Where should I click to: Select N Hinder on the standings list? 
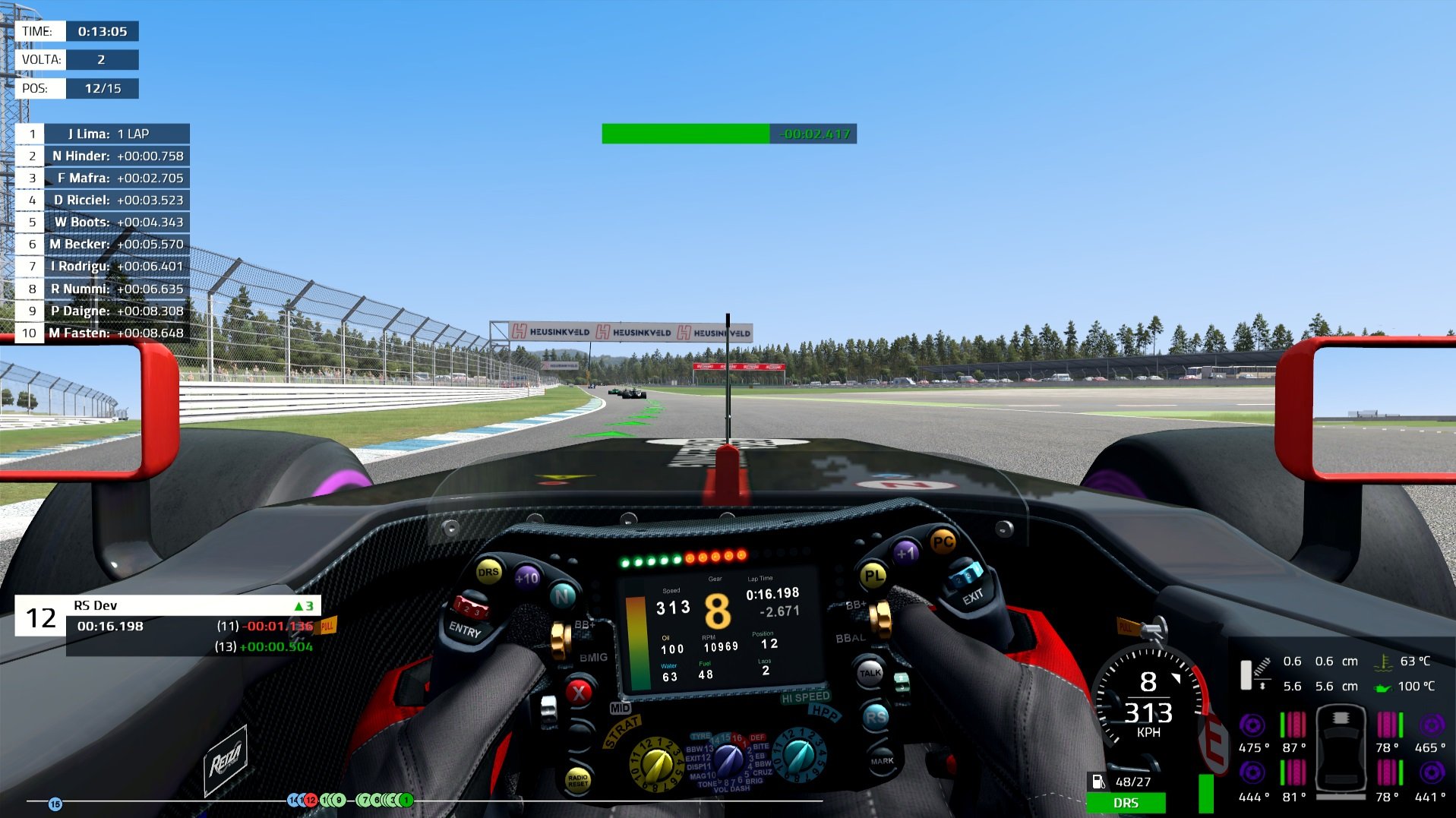click(x=106, y=156)
